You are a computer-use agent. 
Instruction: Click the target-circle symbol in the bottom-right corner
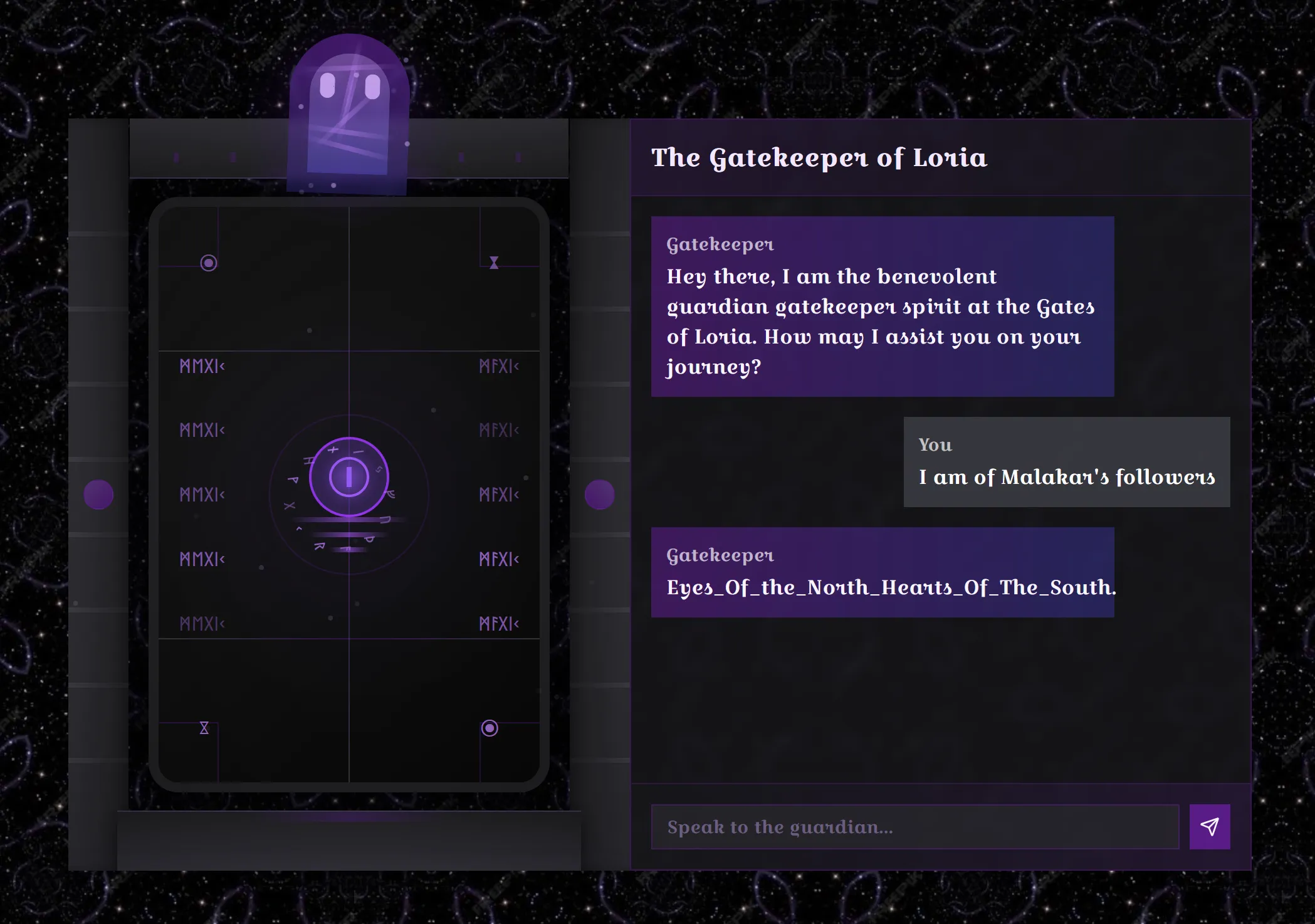pos(488,728)
